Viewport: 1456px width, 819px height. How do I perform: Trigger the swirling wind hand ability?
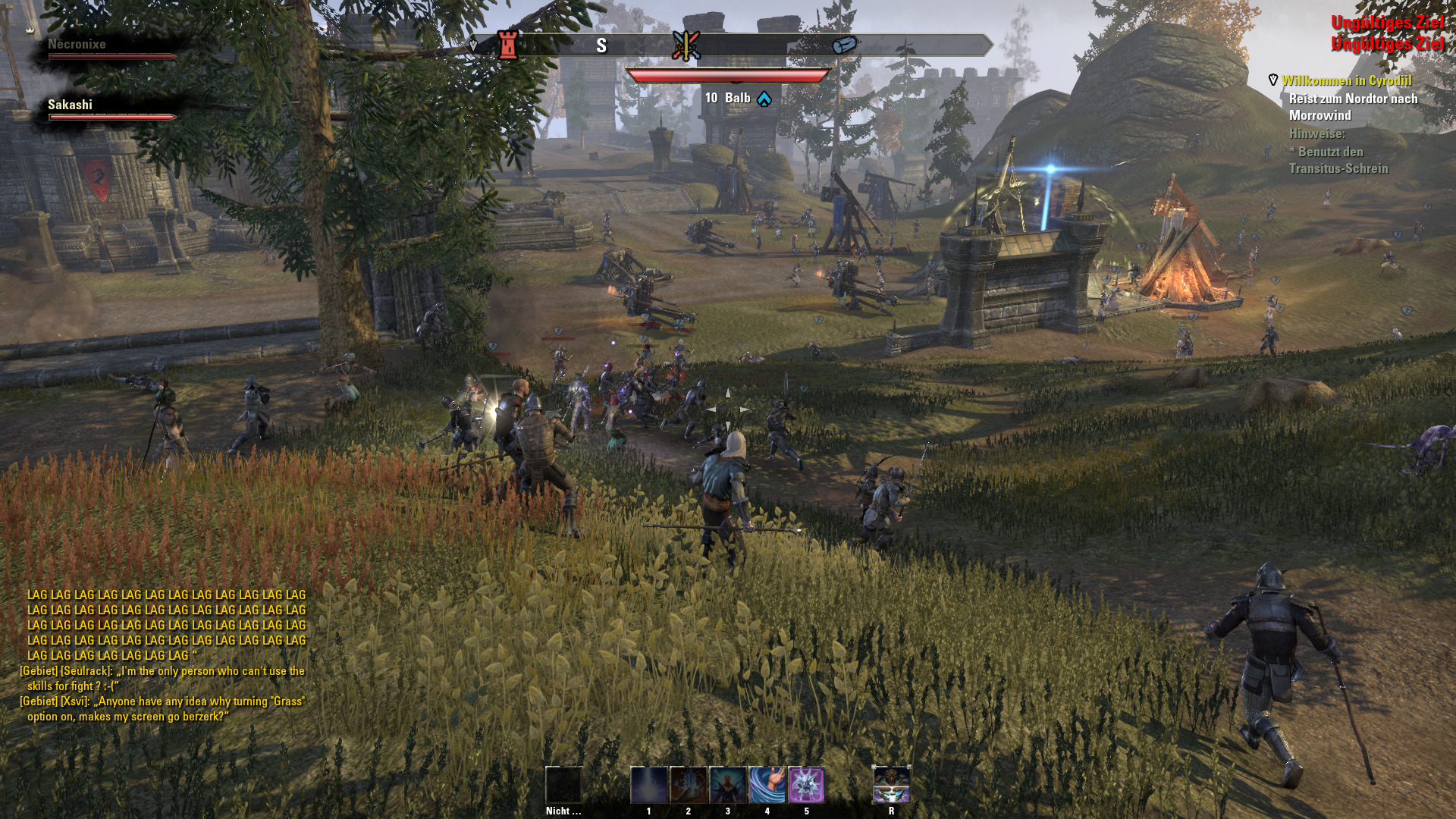pos(767,785)
